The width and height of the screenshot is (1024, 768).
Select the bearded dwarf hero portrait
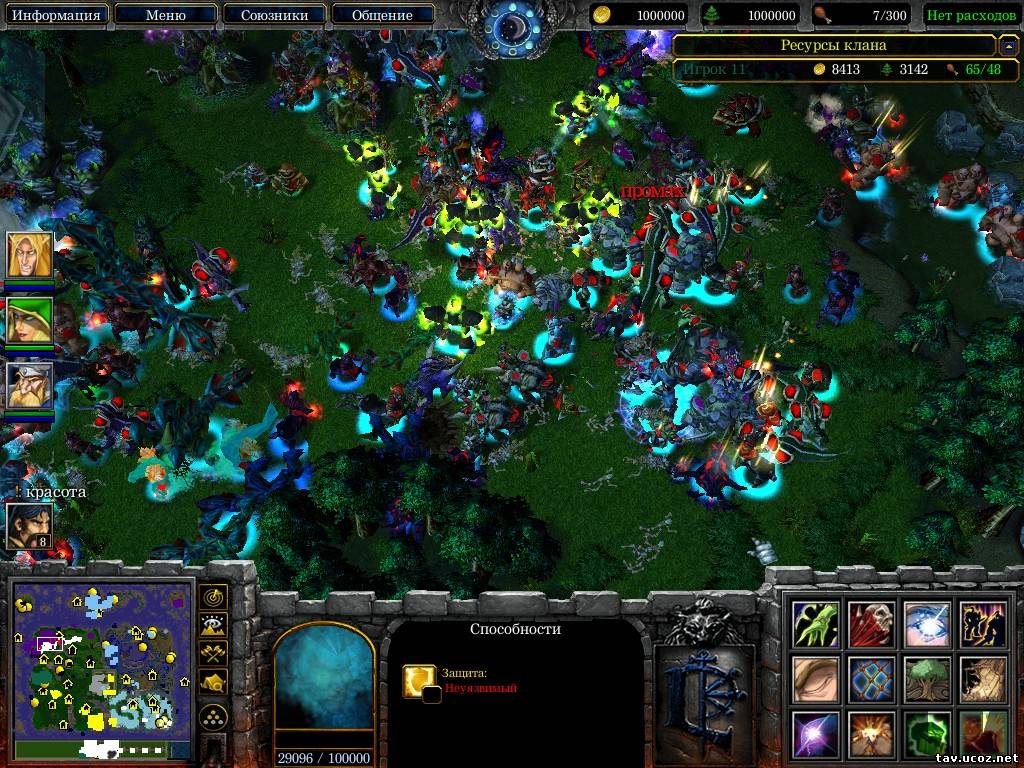point(29,385)
